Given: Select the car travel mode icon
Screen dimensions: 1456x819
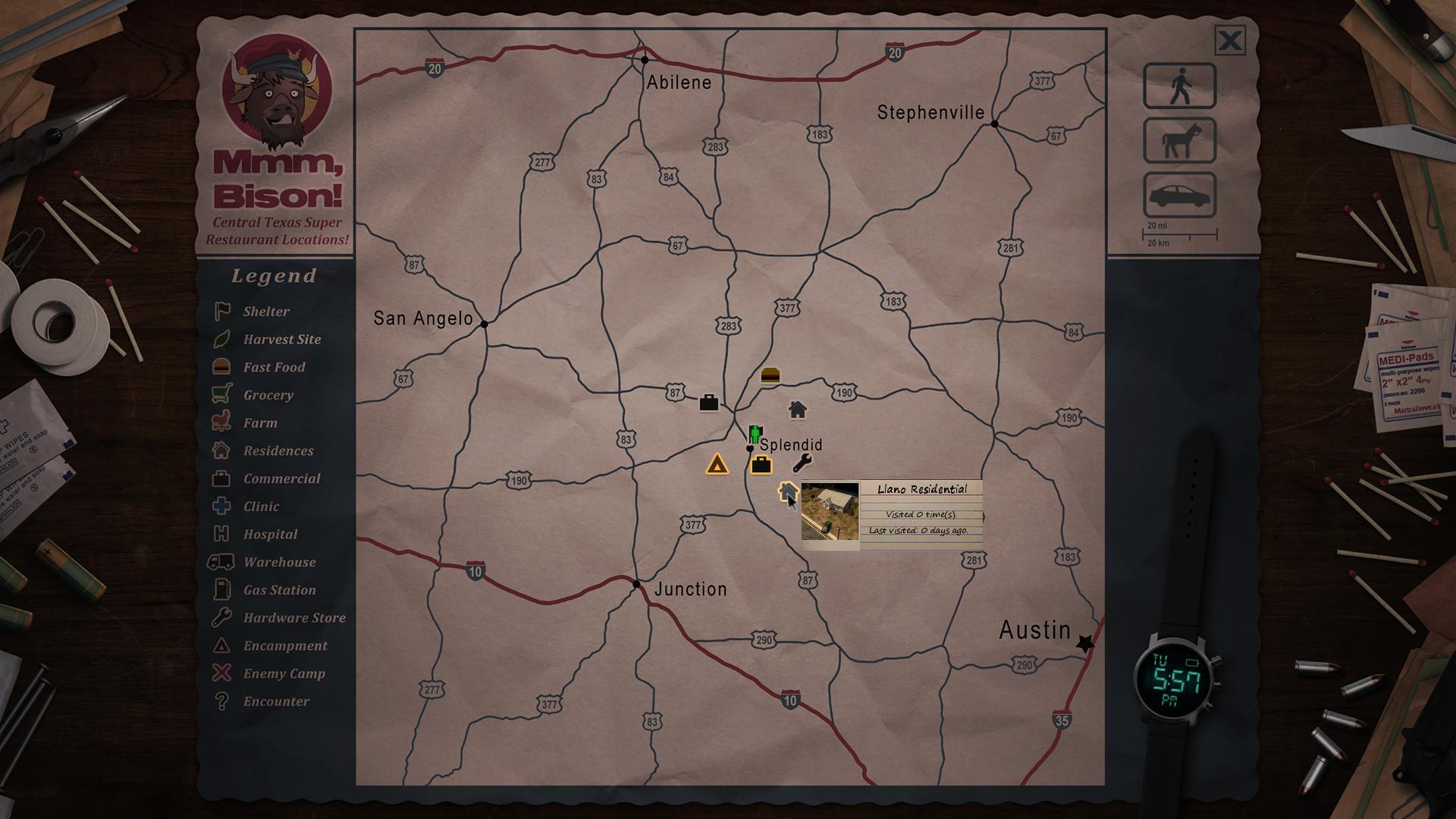Looking at the screenshot, I should [x=1178, y=196].
